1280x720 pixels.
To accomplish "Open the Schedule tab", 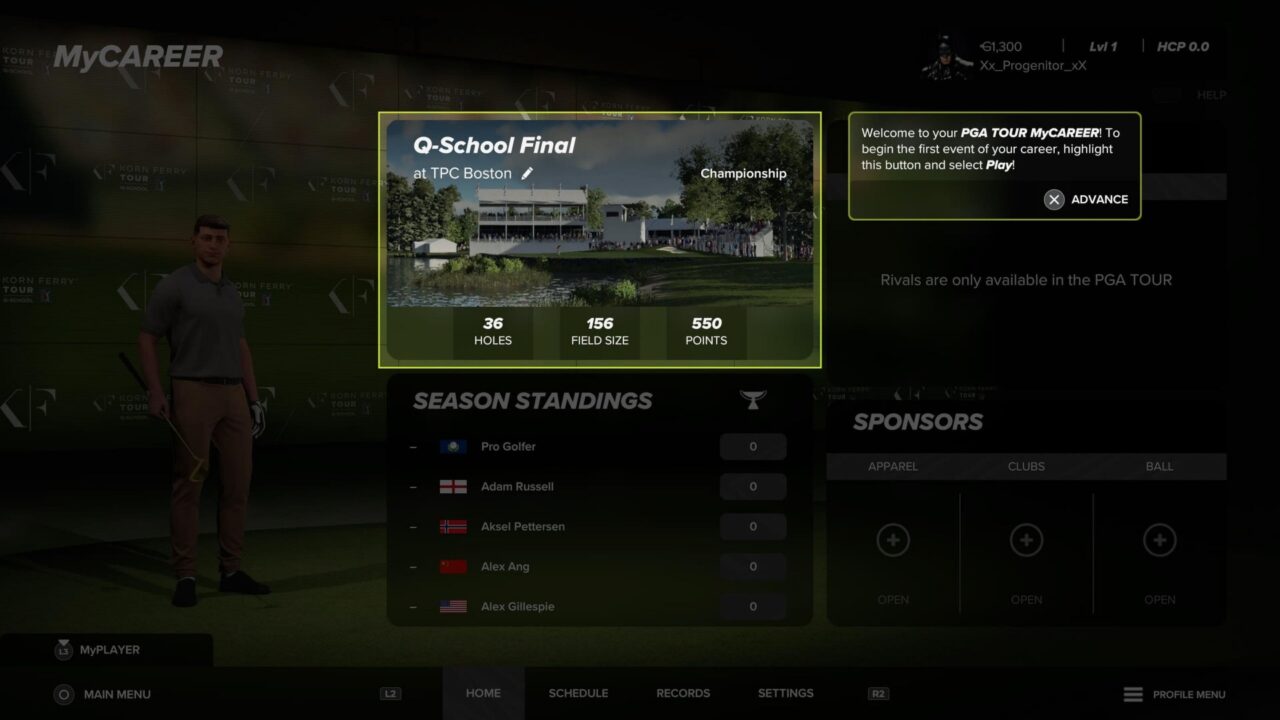I will point(578,693).
